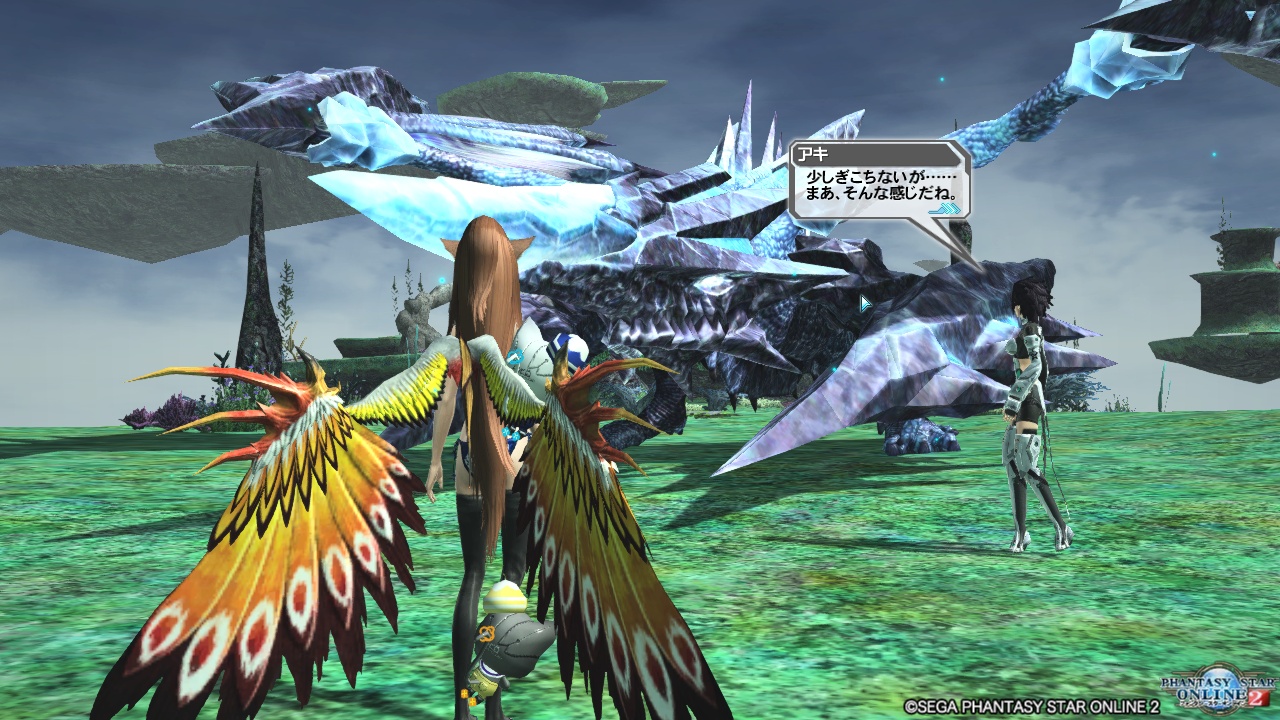Click the triple-chevron dialogue advance arrow

944,208
